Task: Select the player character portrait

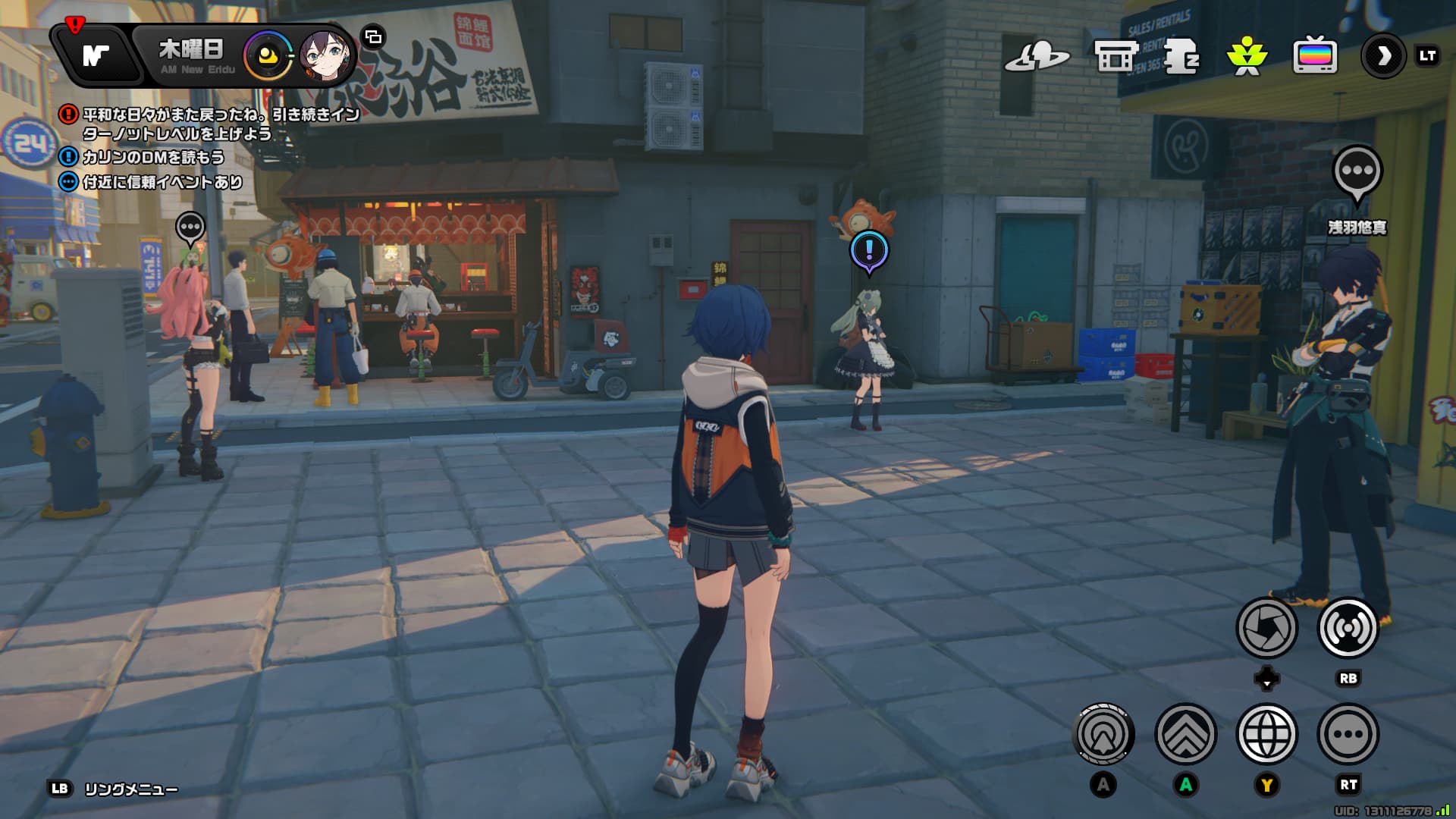Action: 325,55
